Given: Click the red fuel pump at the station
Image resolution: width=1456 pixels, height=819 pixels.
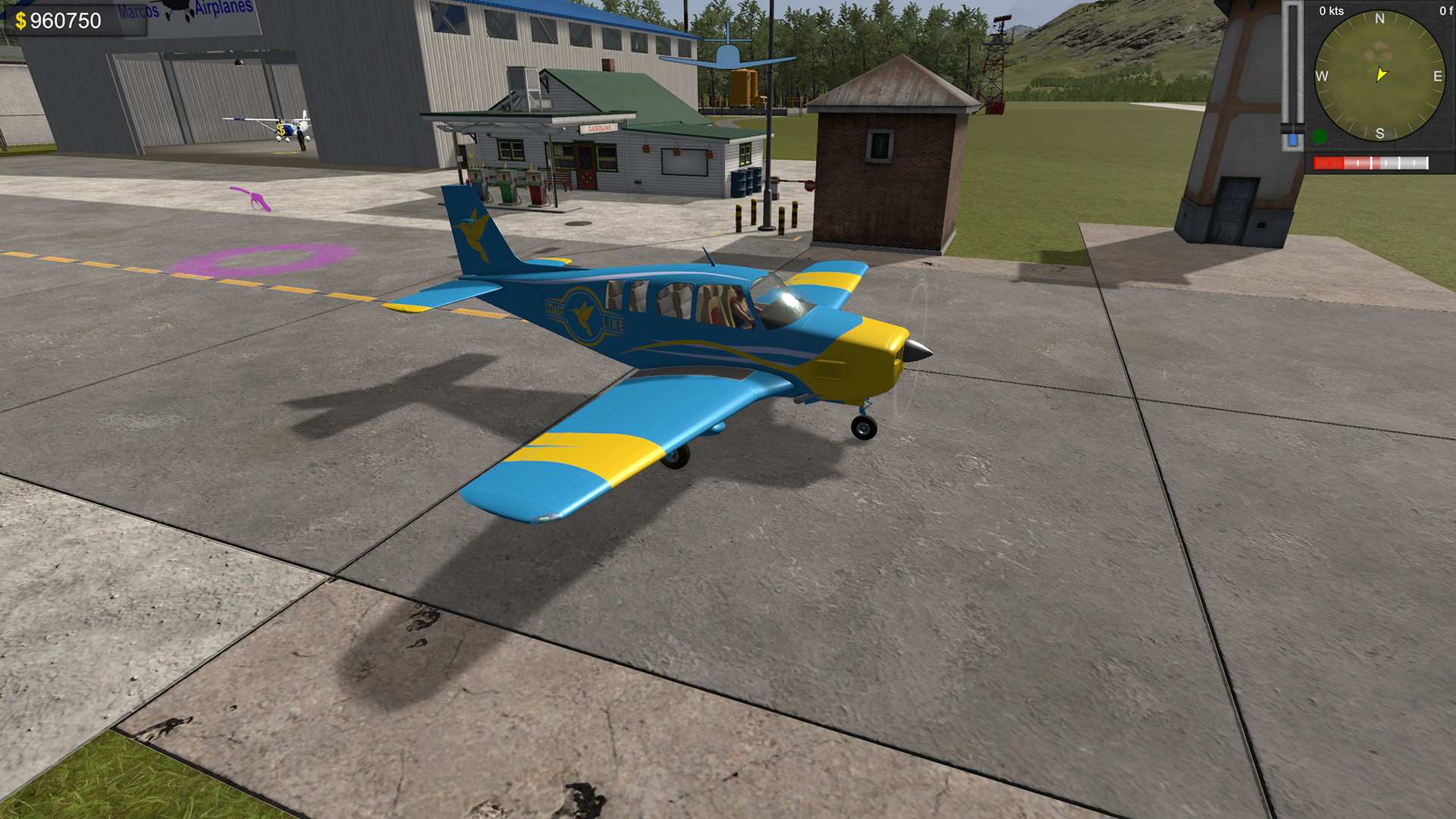Looking at the screenshot, I should tap(537, 193).
